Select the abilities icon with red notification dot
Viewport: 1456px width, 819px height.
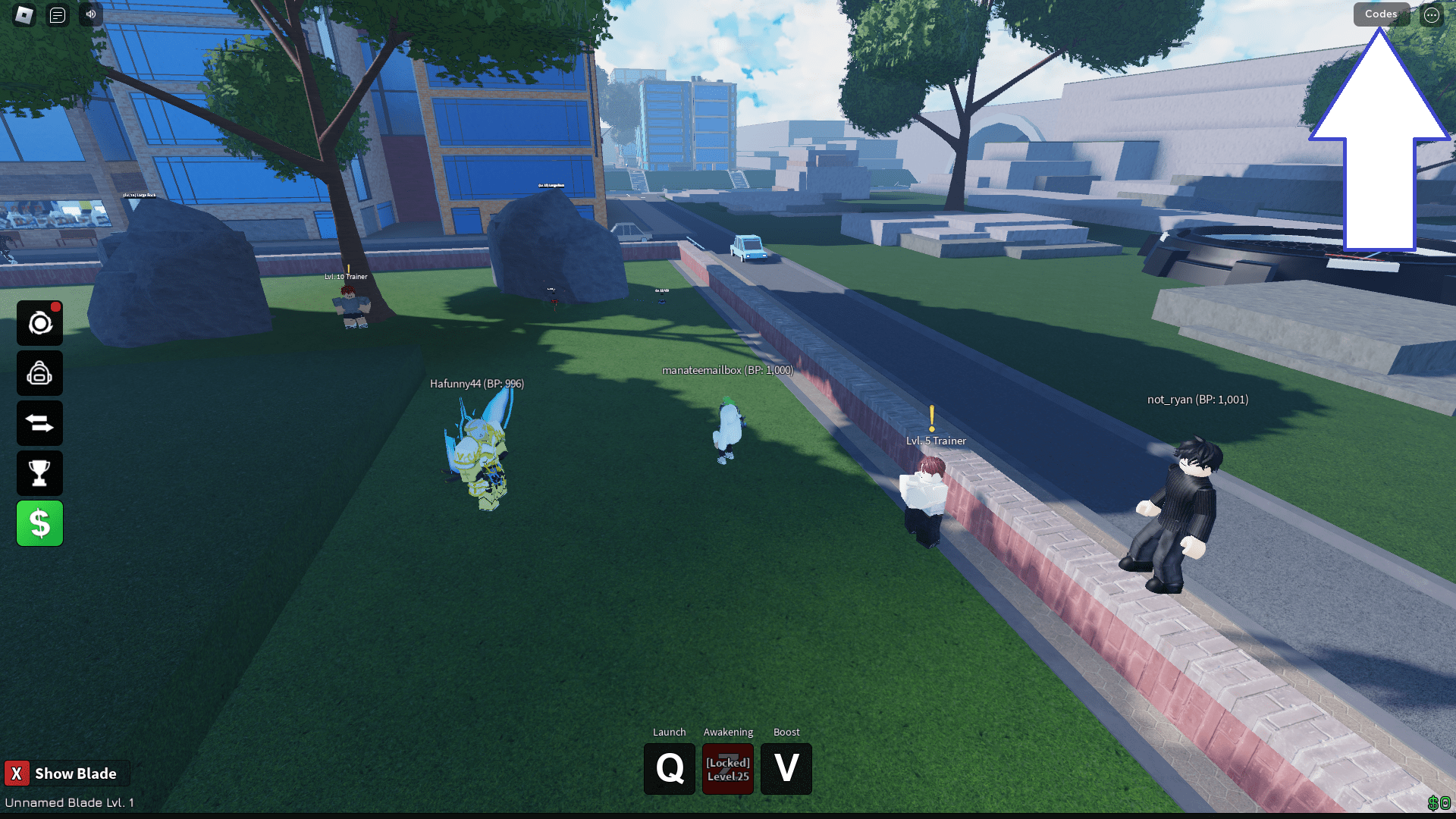point(39,322)
